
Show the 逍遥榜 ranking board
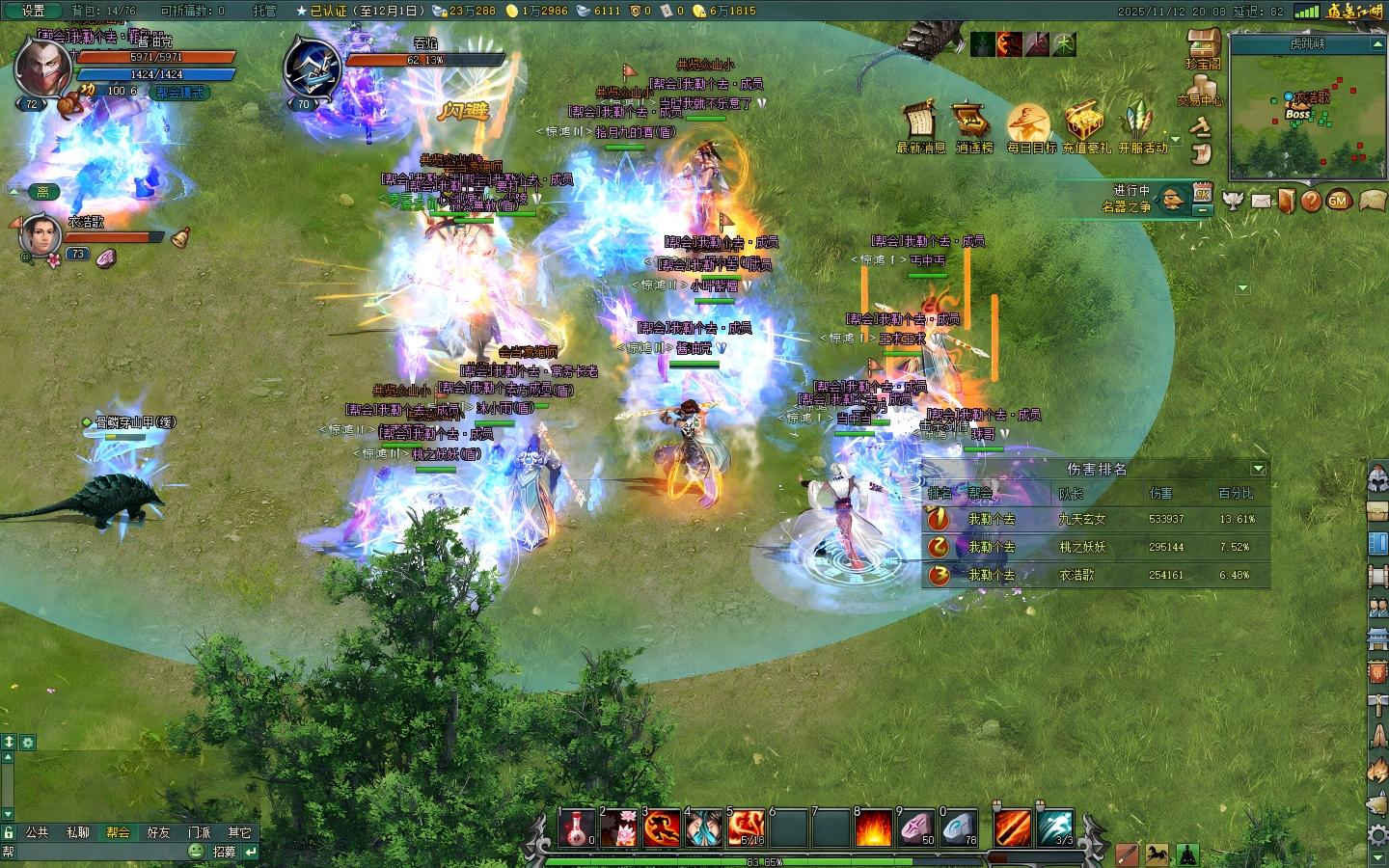tap(973, 125)
